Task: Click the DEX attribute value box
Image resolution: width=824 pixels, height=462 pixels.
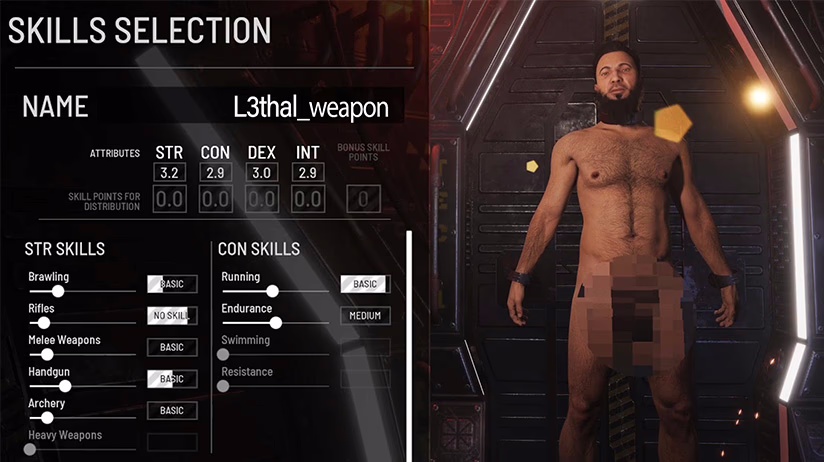Action: coord(261,173)
